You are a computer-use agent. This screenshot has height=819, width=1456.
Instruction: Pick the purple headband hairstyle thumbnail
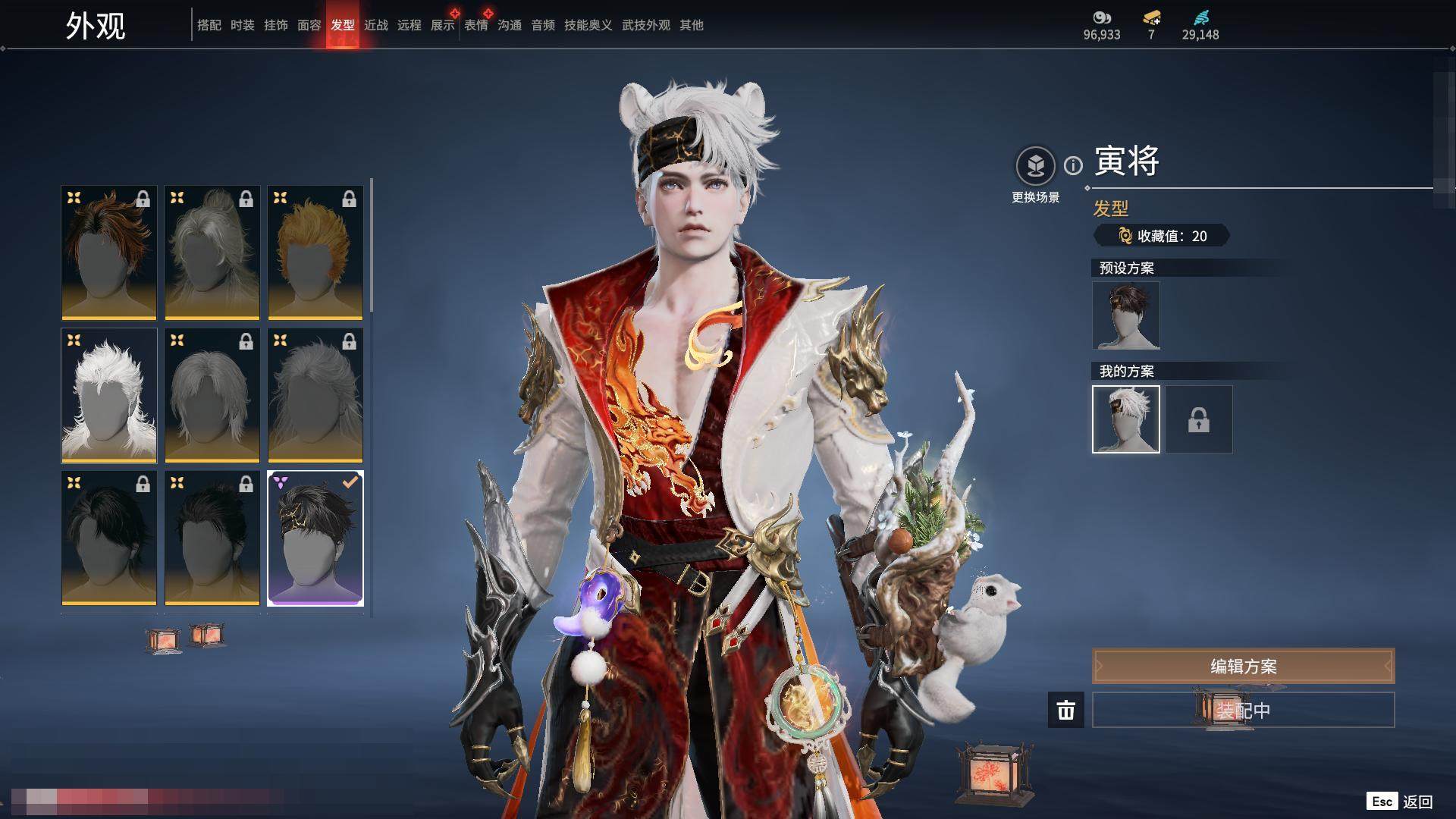point(315,538)
